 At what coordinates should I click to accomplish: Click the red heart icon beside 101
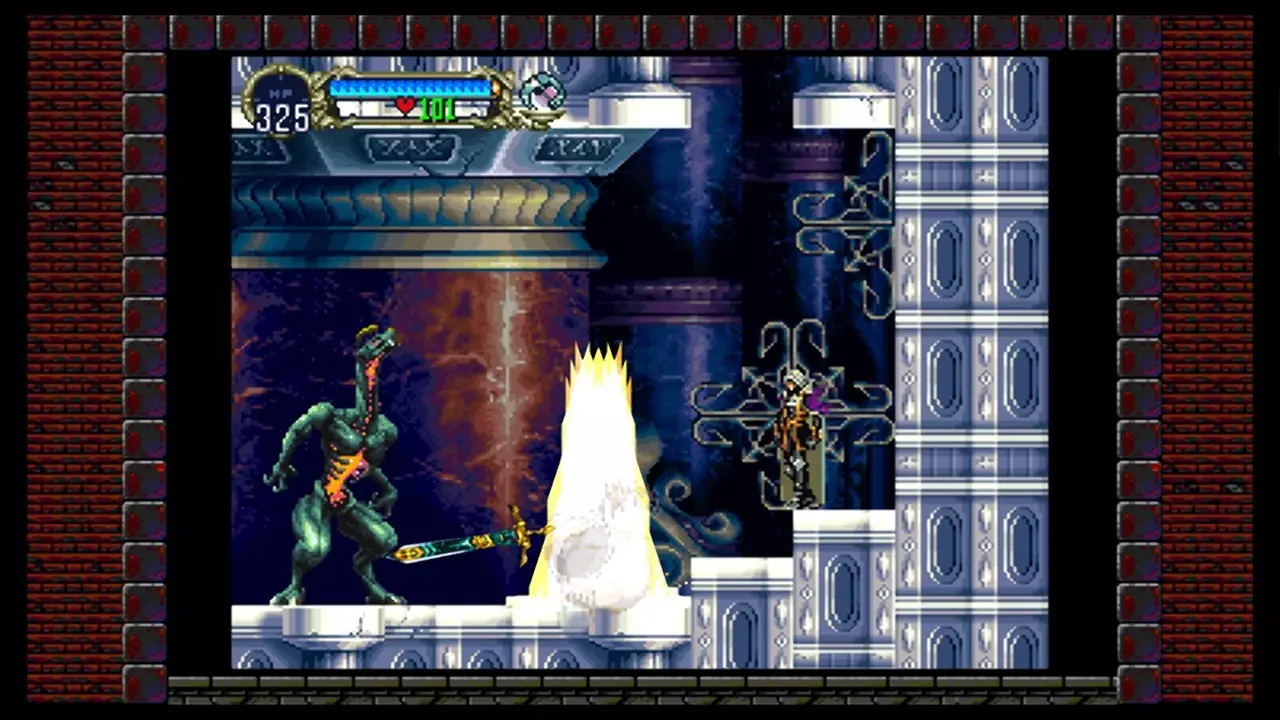[404, 108]
